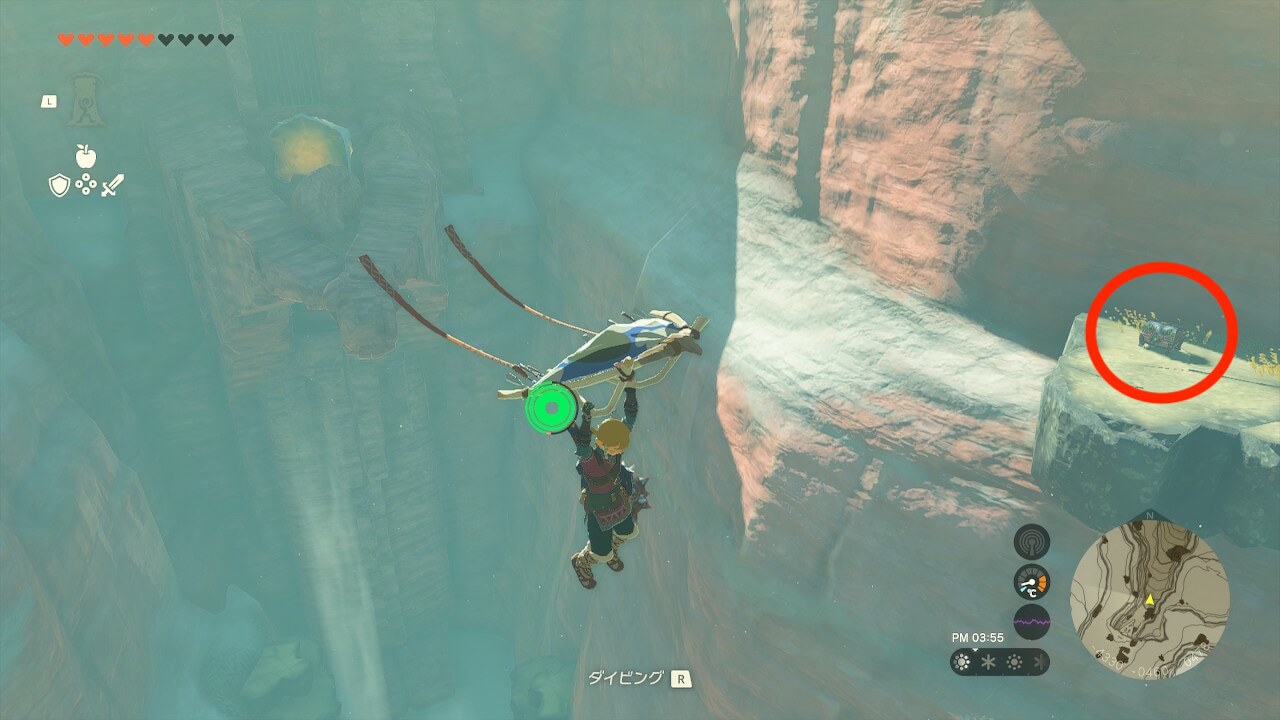Open the sword weapon quick-select icon
1280x720 pixels.
pyautogui.click(x=112, y=185)
